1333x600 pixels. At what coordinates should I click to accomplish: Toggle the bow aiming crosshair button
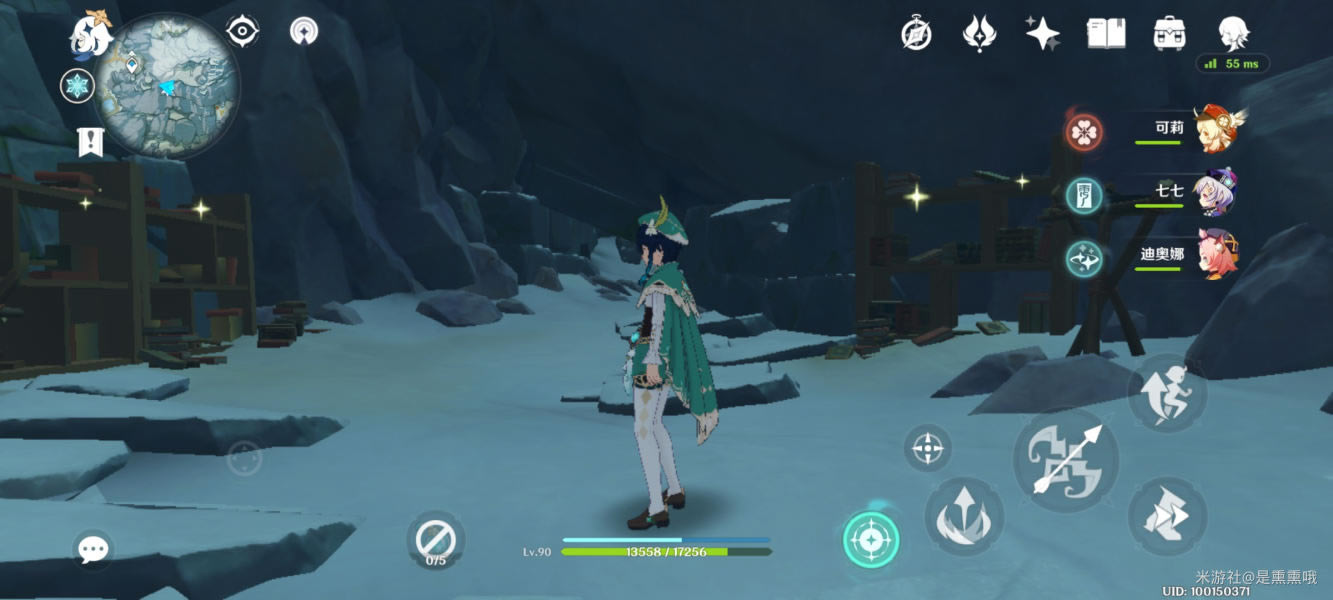[927, 448]
